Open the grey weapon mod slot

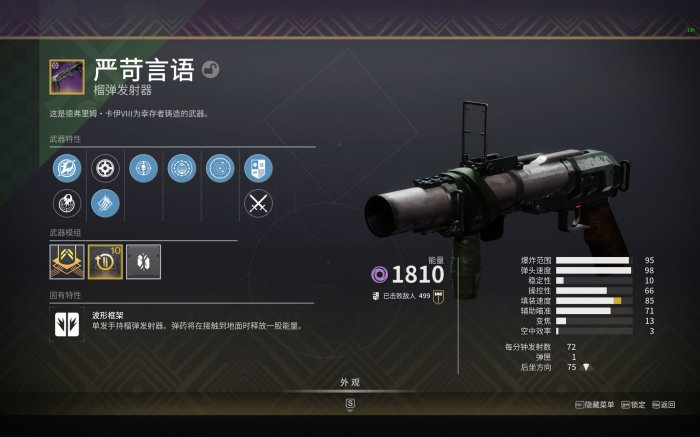(x=143, y=261)
